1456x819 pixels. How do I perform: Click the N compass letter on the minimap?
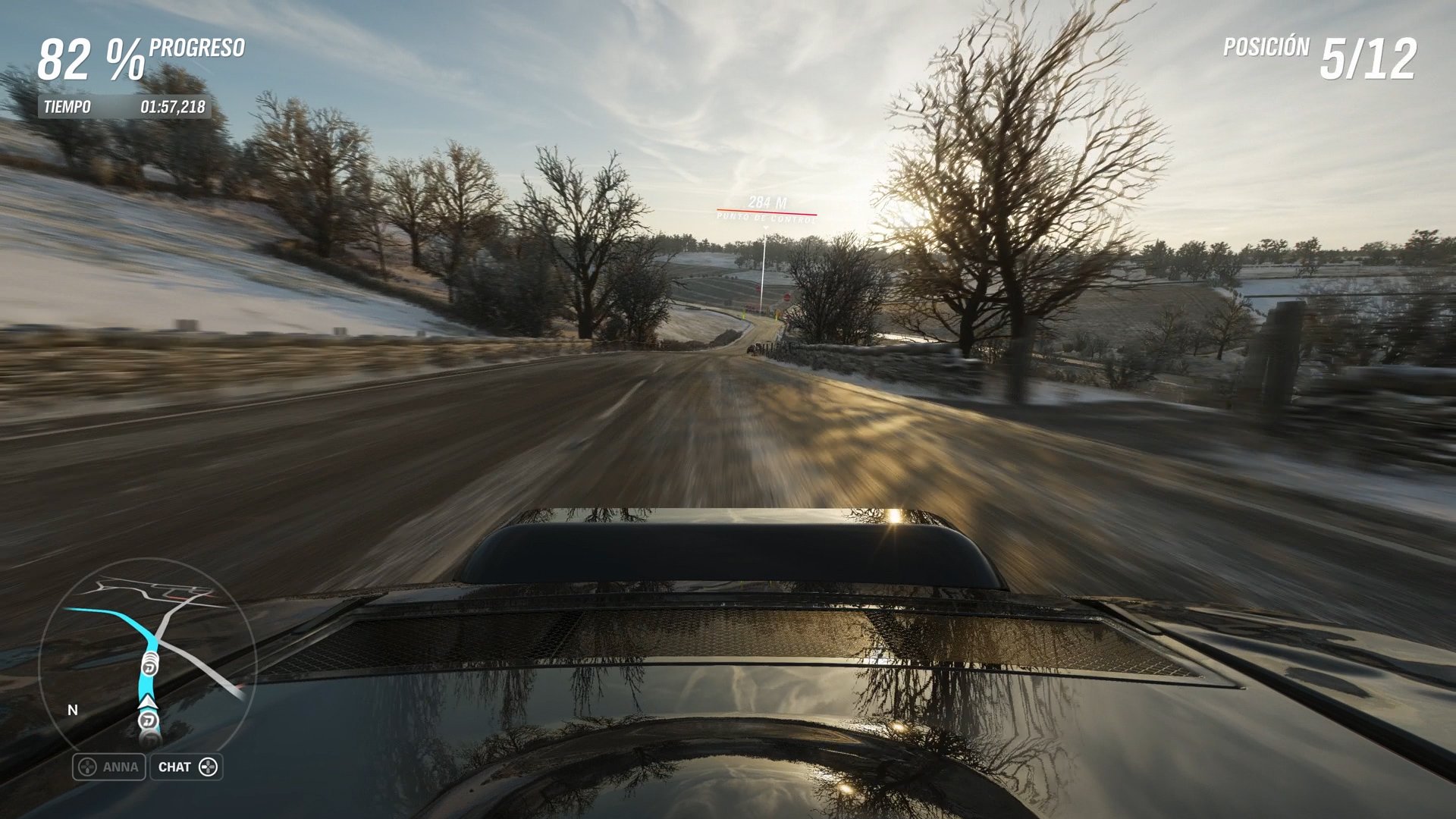pyautogui.click(x=72, y=710)
